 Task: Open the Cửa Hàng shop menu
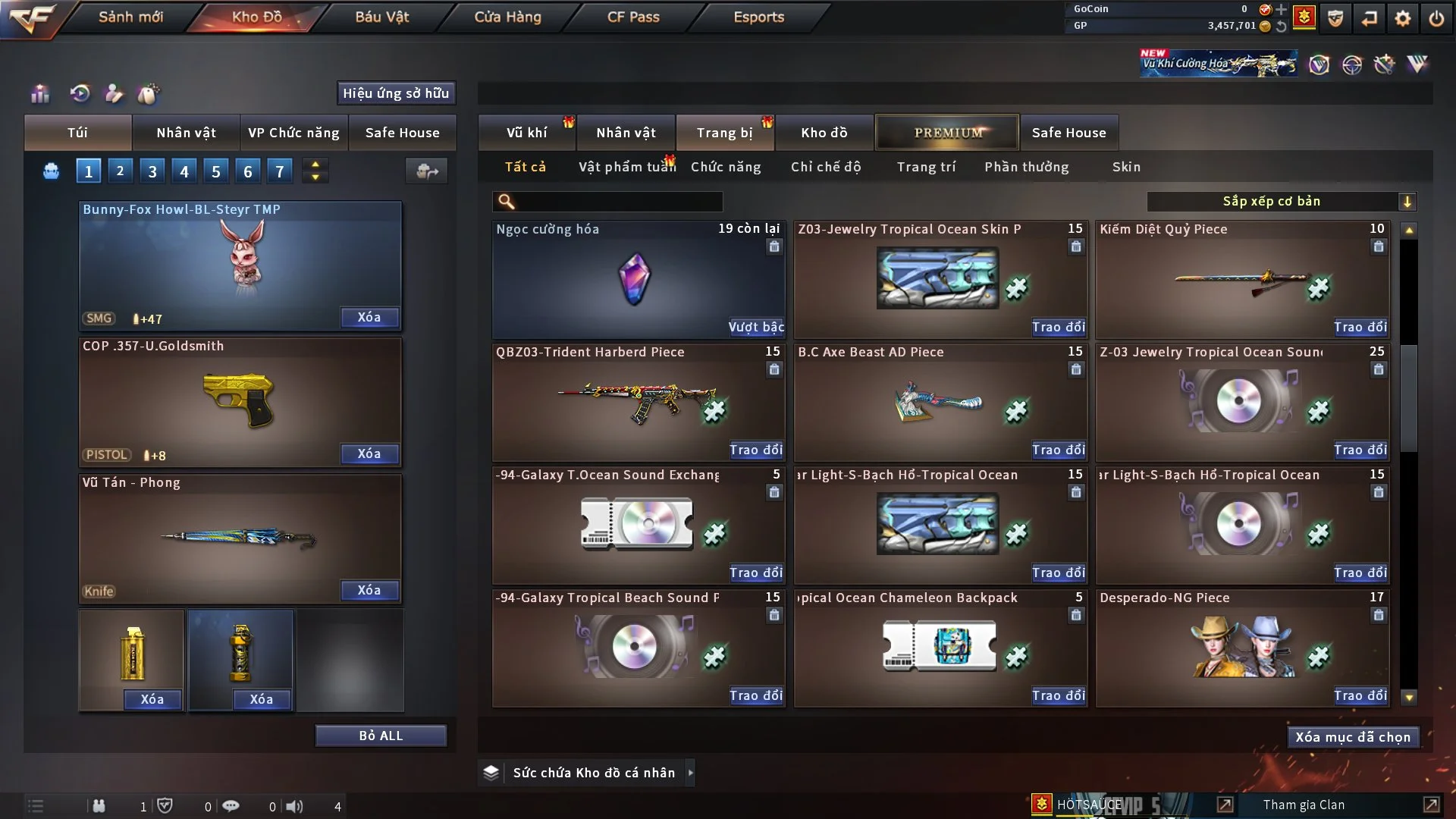click(507, 17)
